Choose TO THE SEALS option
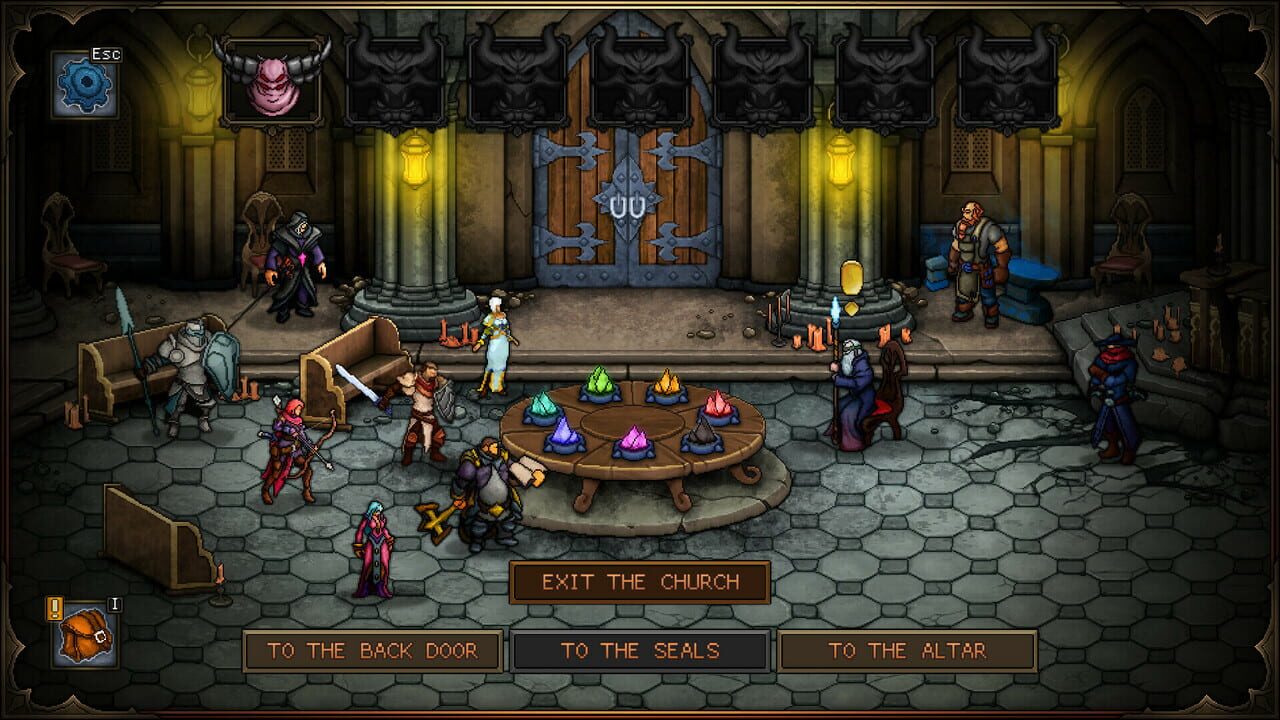The image size is (1280, 720). click(x=640, y=650)
